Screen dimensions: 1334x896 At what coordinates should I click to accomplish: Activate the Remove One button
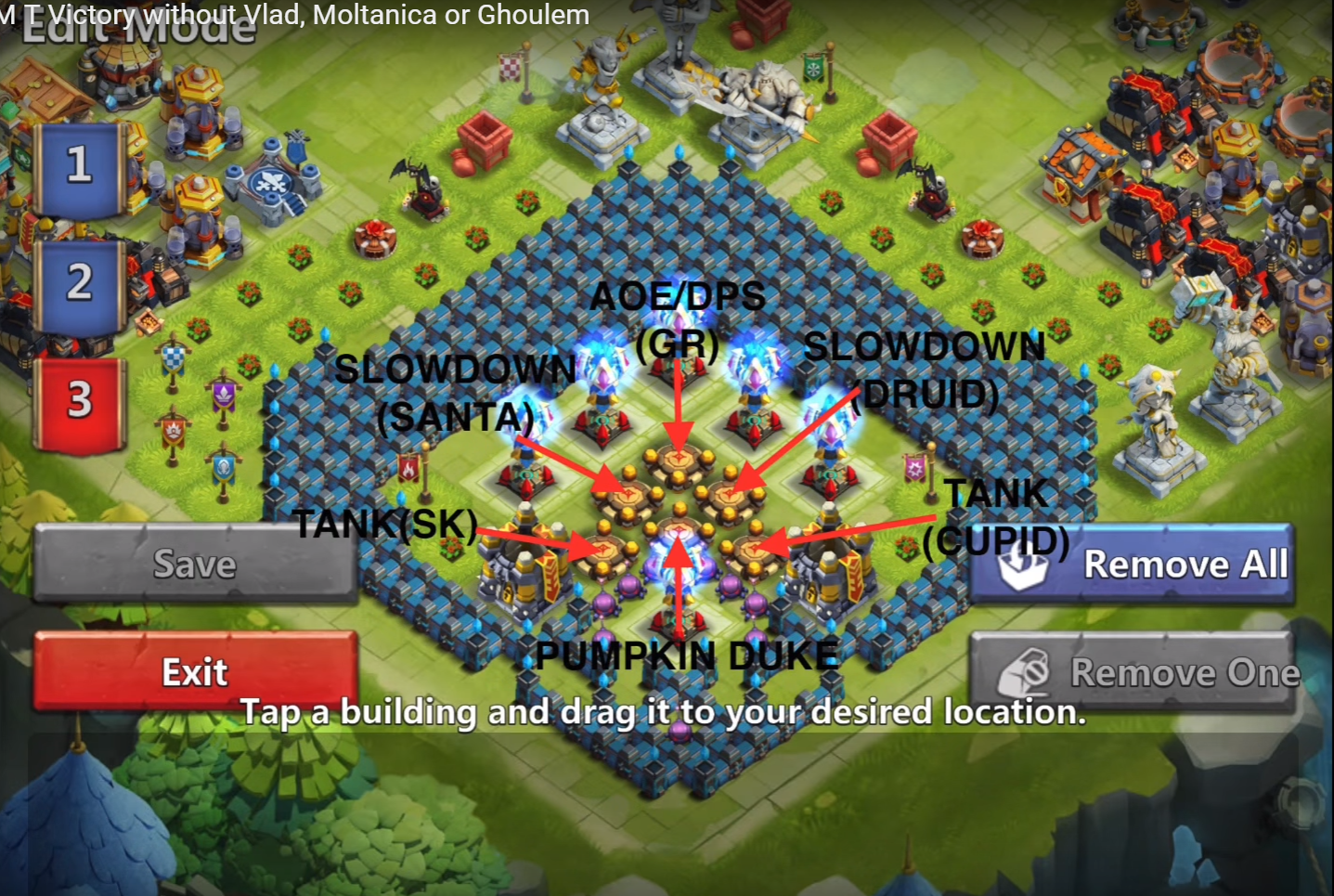point(1133,672)
